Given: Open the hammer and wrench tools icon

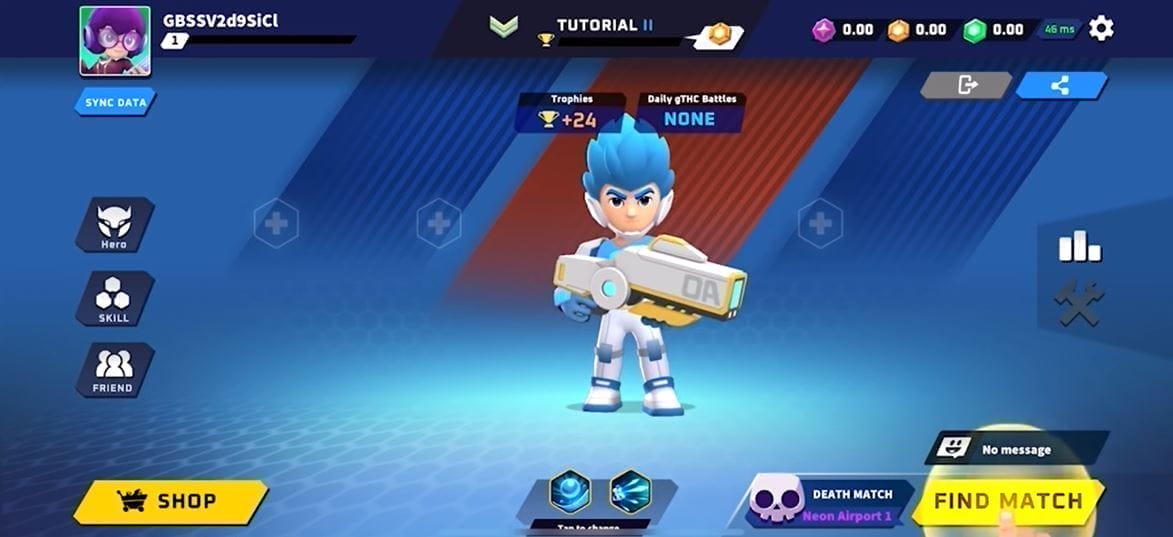Looking at the screenshot, I should [1080, 302].
